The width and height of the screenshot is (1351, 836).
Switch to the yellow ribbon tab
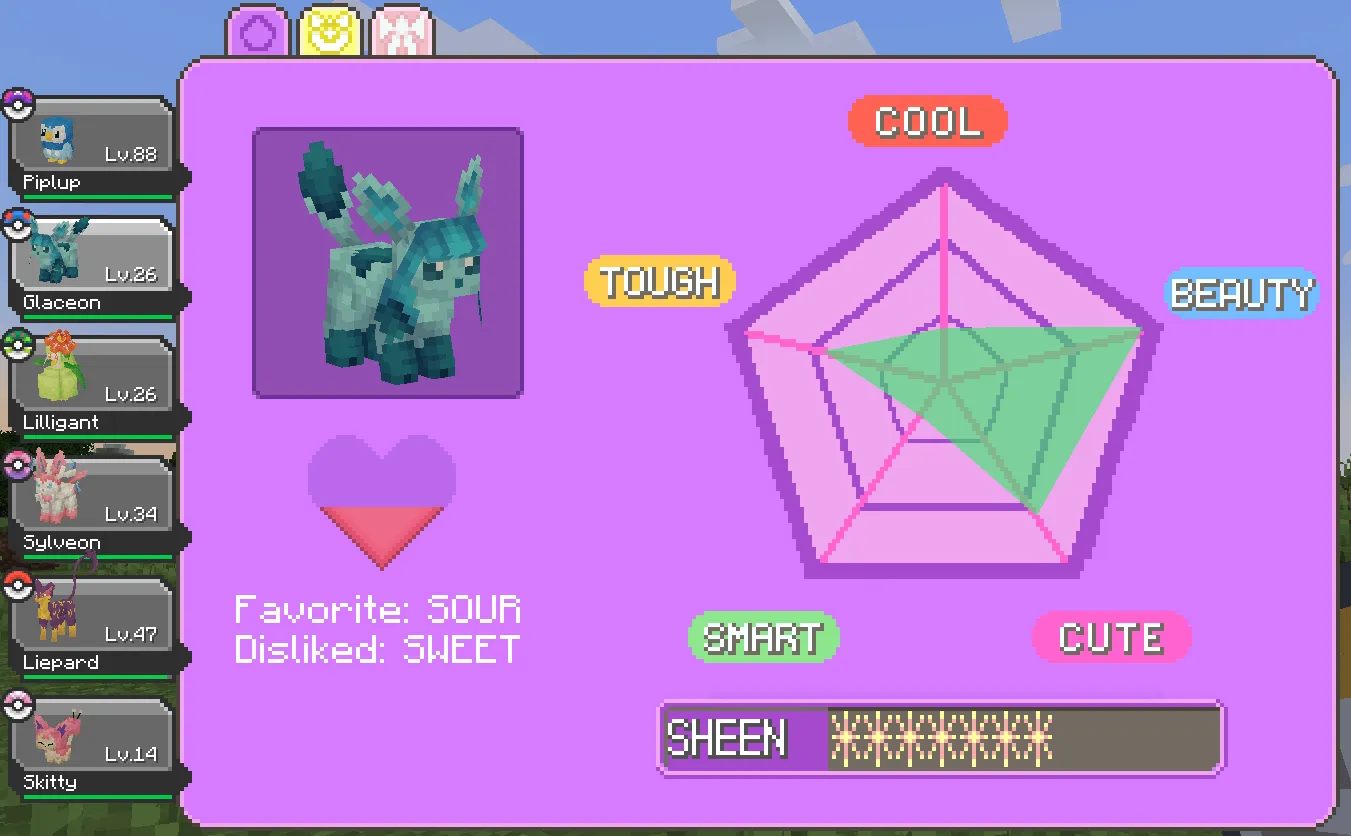330,30
